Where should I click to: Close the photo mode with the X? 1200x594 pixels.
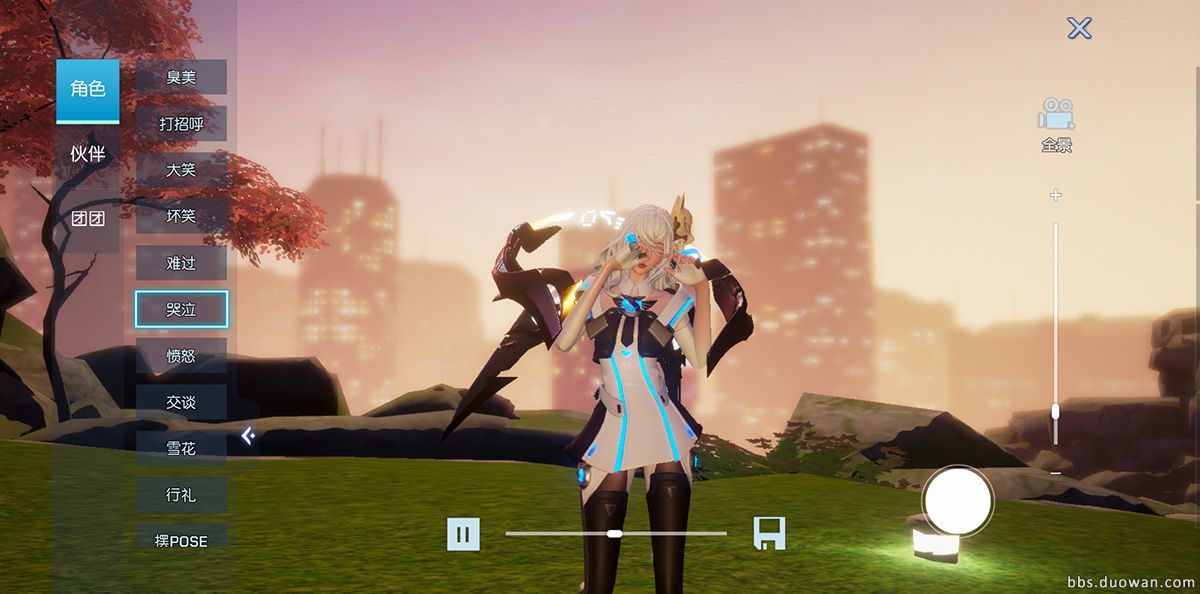(x=1079, y=28)
